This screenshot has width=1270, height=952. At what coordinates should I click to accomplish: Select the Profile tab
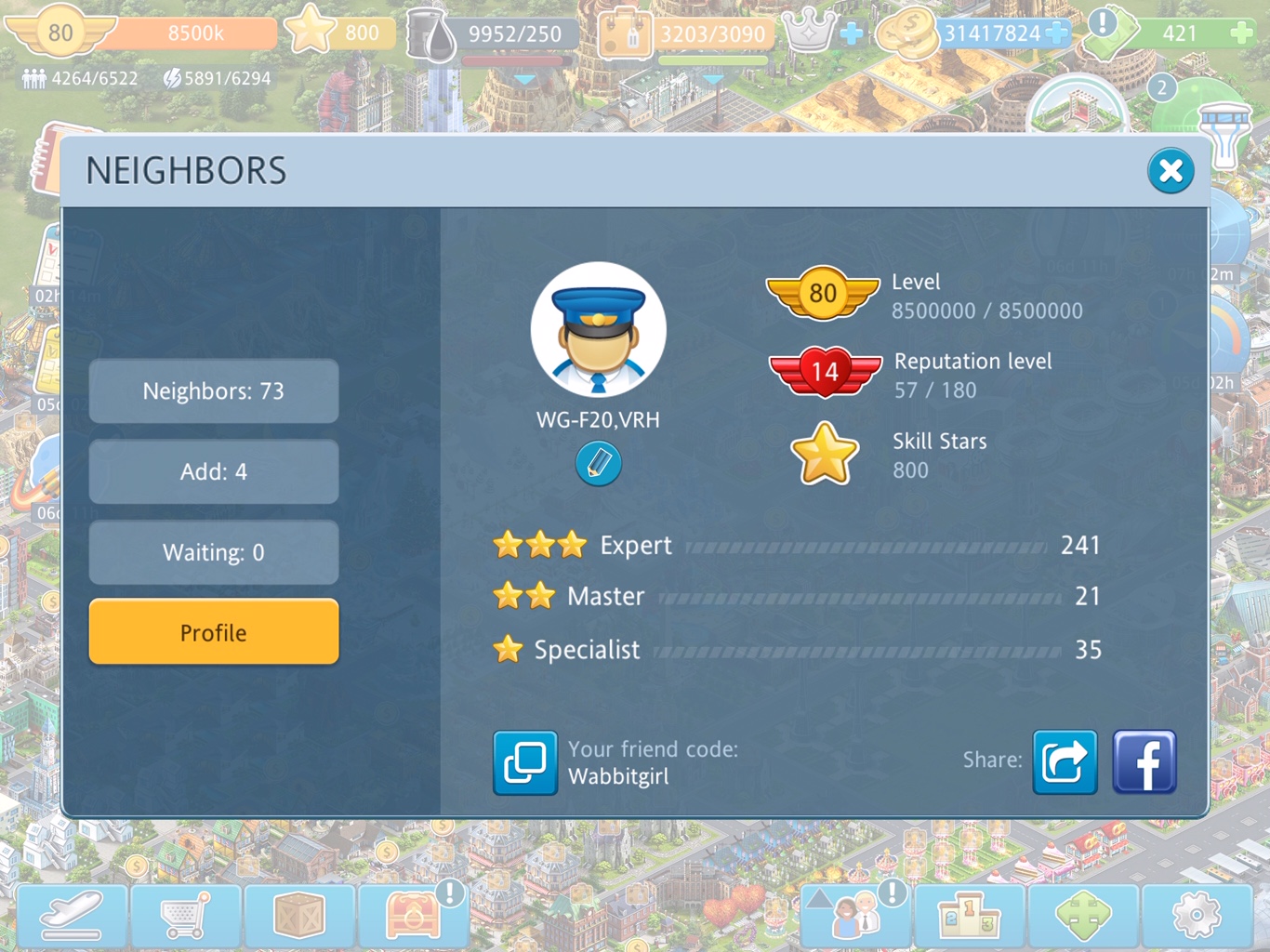click(x=214, y=633)
